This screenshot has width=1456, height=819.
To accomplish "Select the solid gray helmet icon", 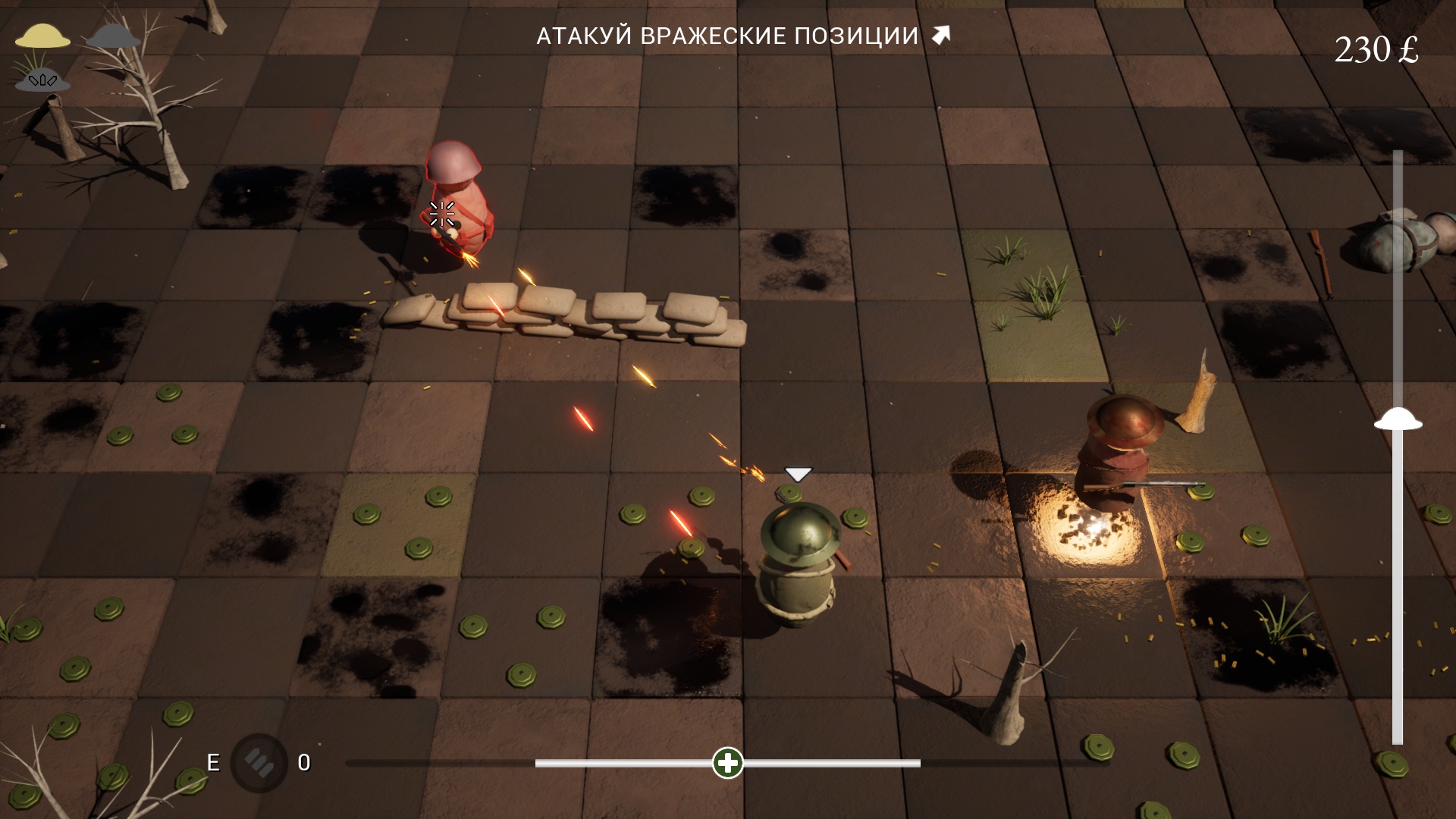I will click(113, 36).
